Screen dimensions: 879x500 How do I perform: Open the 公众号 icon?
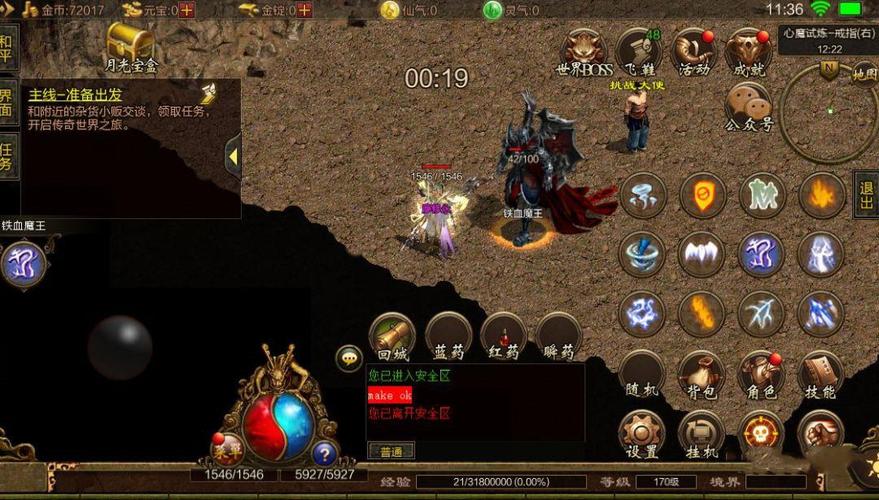(748, 106)
